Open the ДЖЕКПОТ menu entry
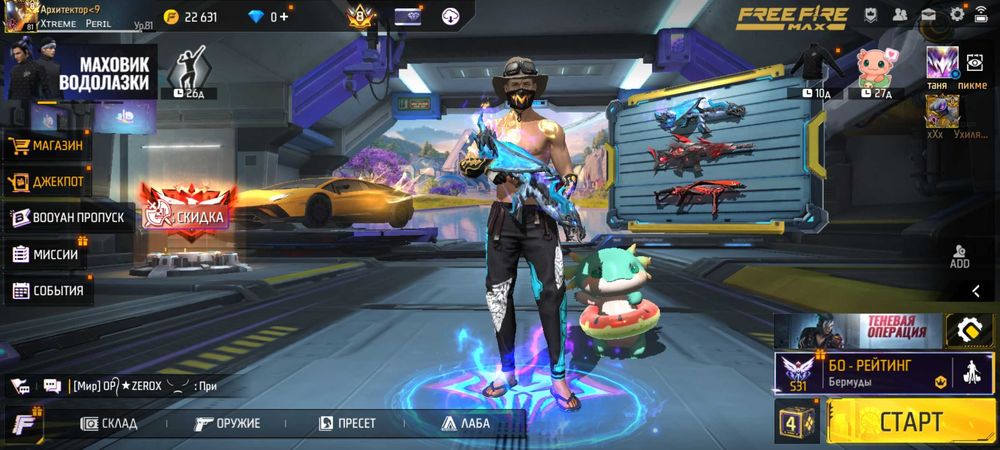Image resolution: width=1000 pixels, height=450 pixels. coord(48,182)
